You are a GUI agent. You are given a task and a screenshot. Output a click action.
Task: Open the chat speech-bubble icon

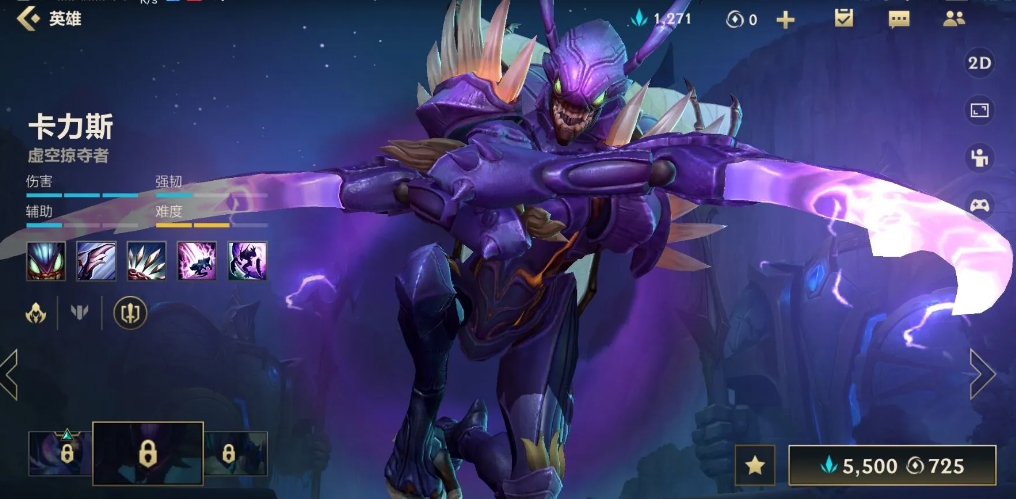898,19
